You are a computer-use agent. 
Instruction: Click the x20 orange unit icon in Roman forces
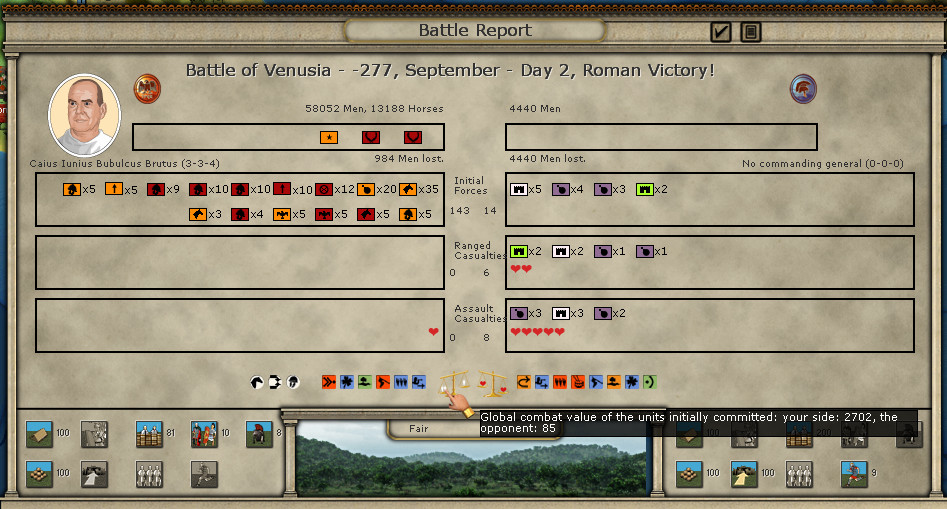pyautogui.click(x=366, y=189)
